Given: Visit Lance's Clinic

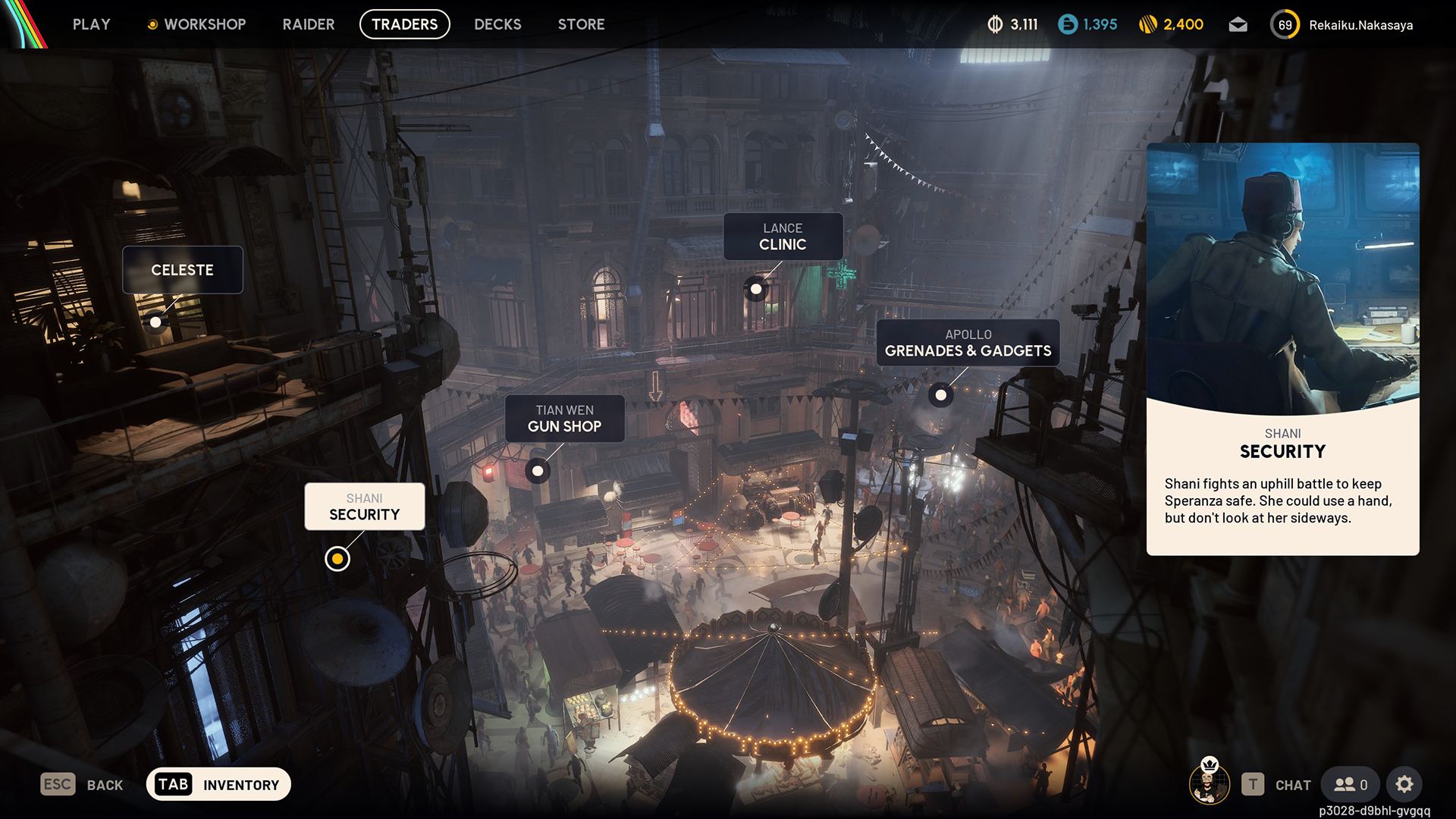Looking at the screenshot, I should (783, 237).
